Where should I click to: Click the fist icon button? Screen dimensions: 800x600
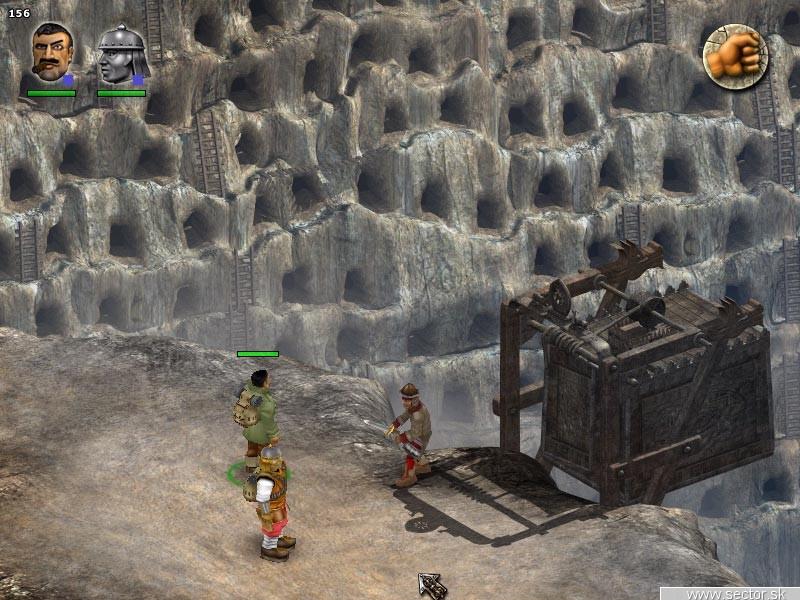pos(734,55)
